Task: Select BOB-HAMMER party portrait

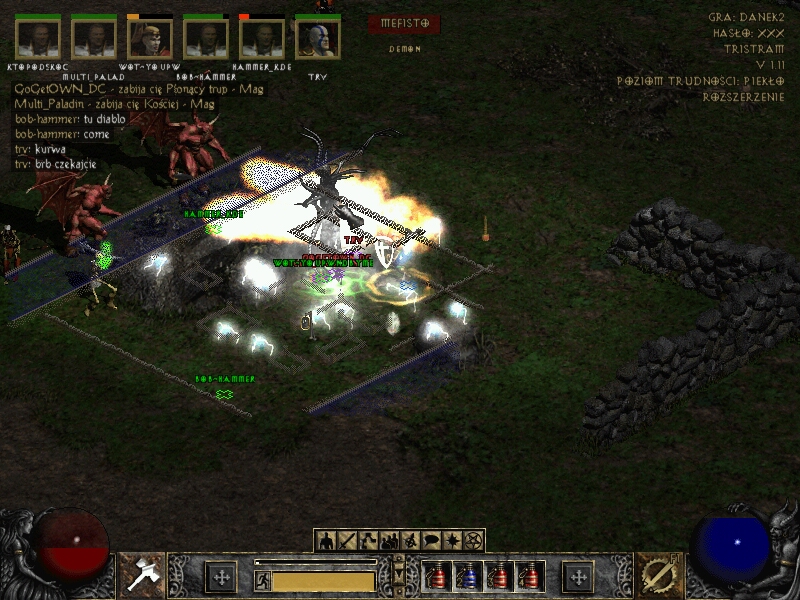Action: [206, 39]
